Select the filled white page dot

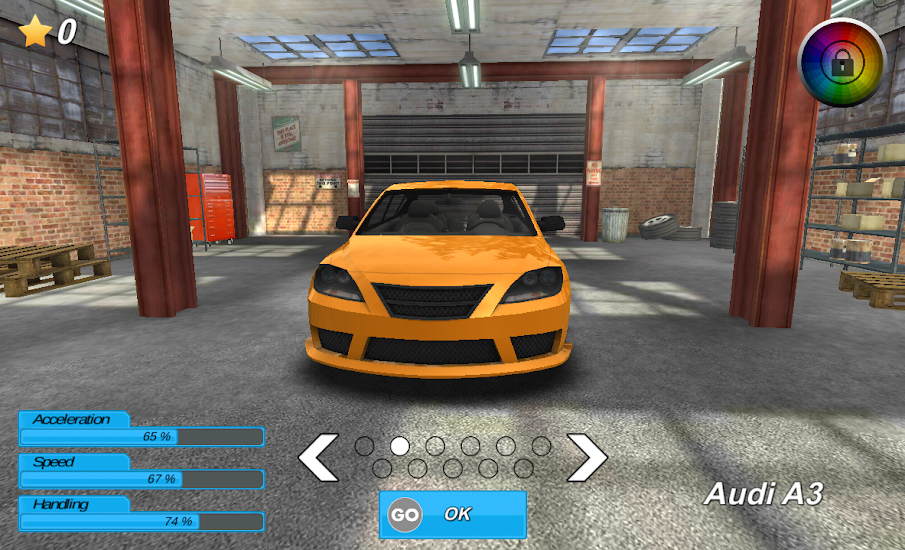[400, 446]
